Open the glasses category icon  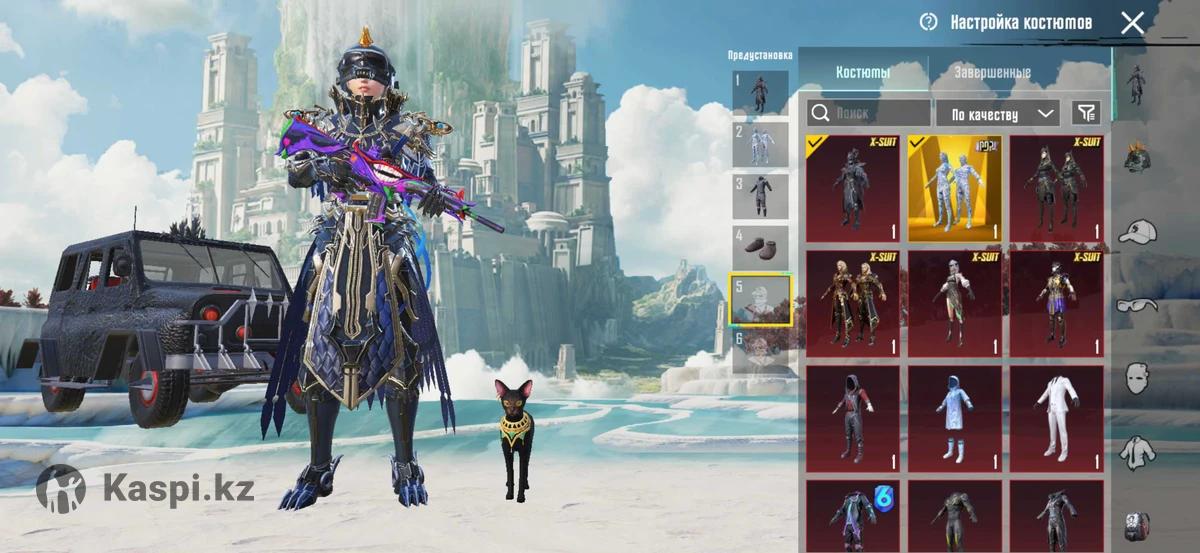(1137, 304)
